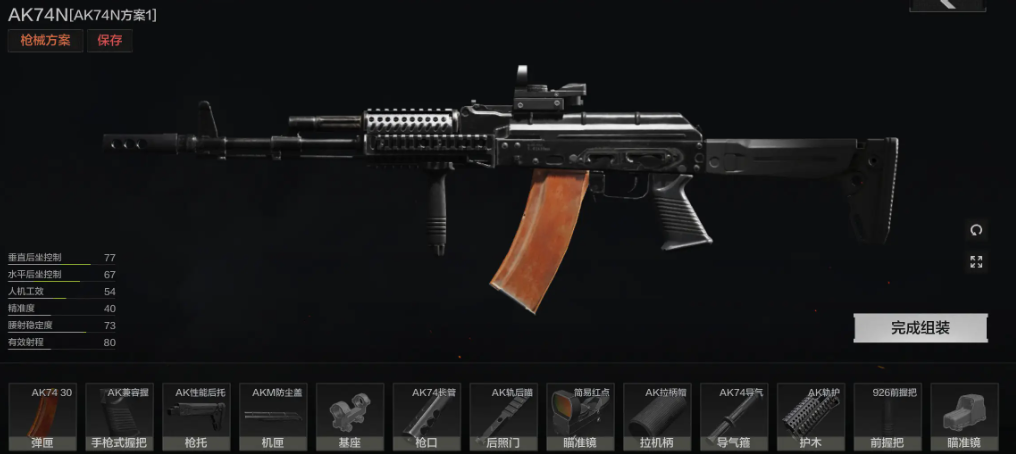Choose the 拉机柄 charging handle slot
The width and height of the screenshot is (1016, 454).
[x=658, y=417]
